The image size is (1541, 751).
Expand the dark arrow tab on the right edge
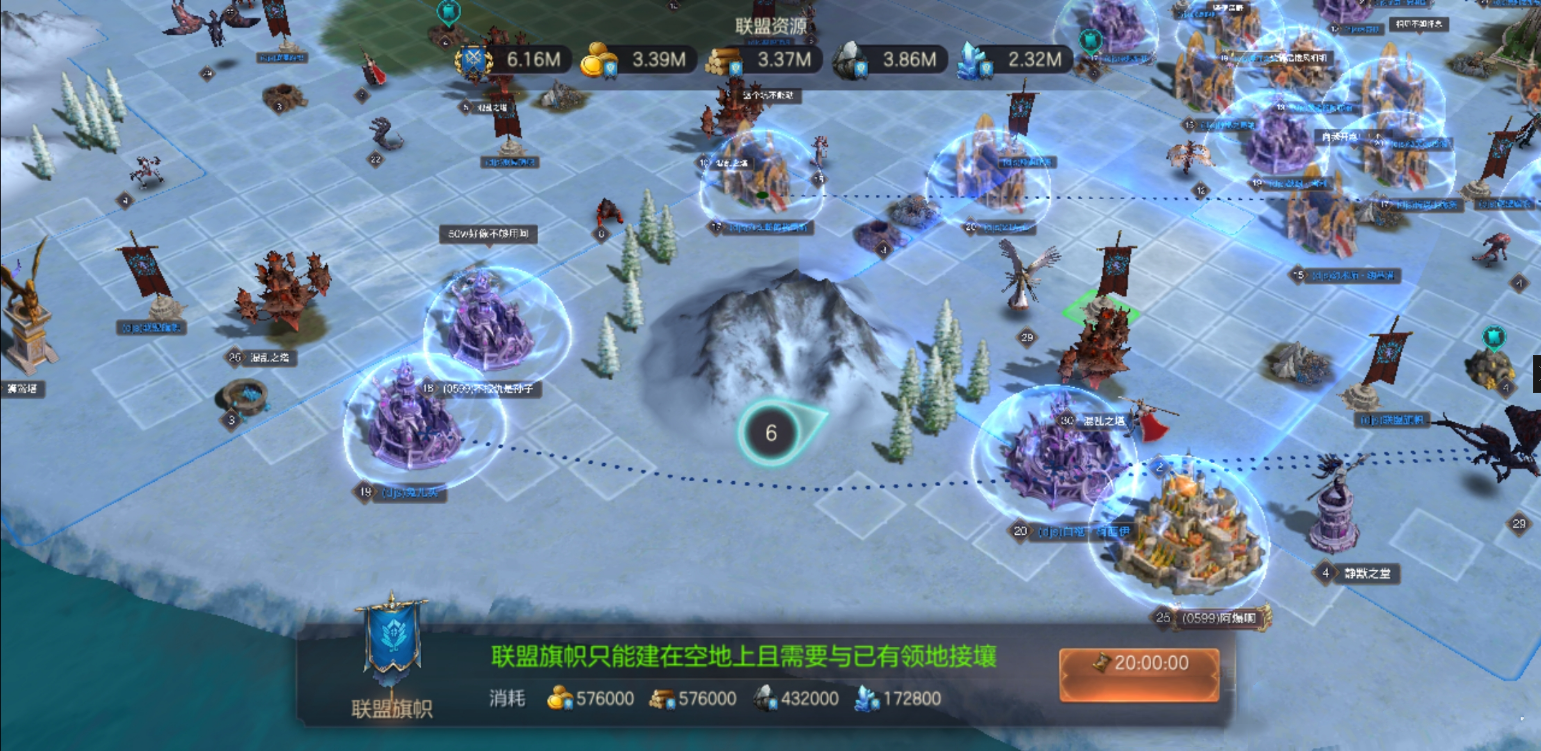point(1536,373)
